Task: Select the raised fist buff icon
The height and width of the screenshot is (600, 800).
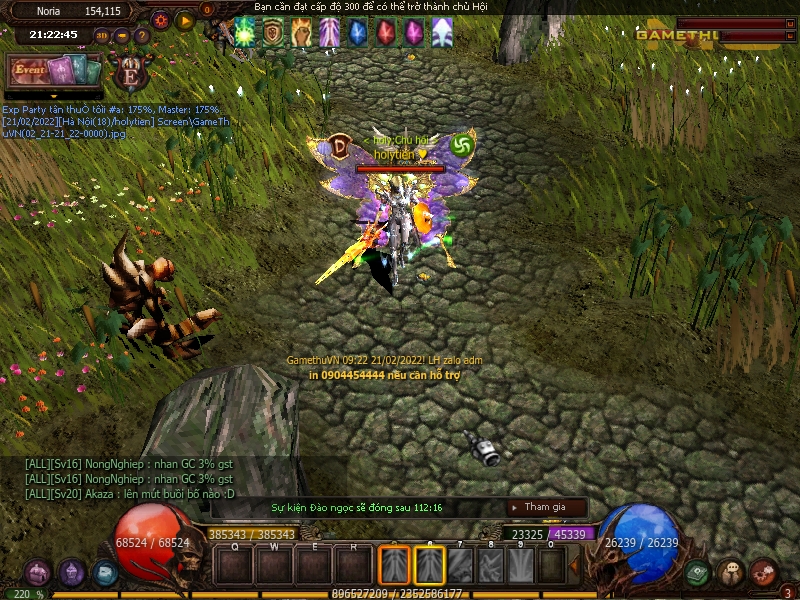Action: pyautogui.click(x=301, y=33)
